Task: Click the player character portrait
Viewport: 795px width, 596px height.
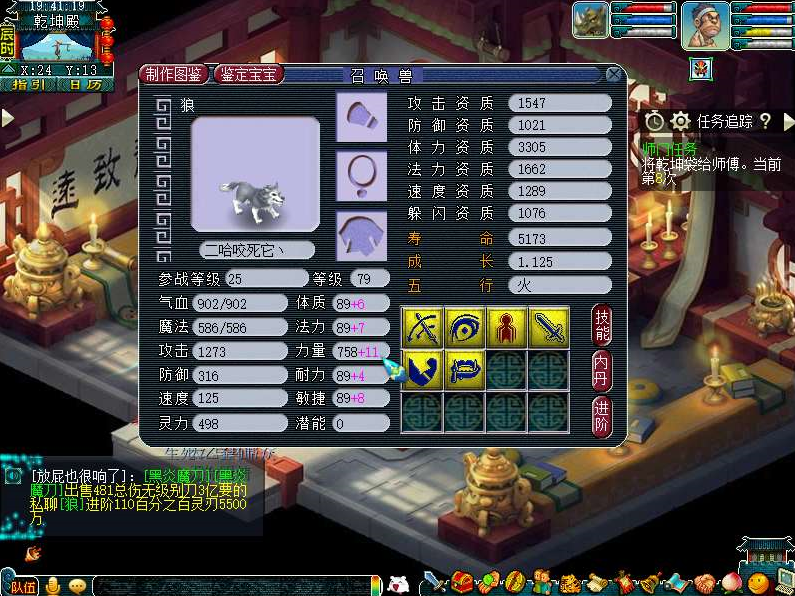Action: [x=704, y=23]
